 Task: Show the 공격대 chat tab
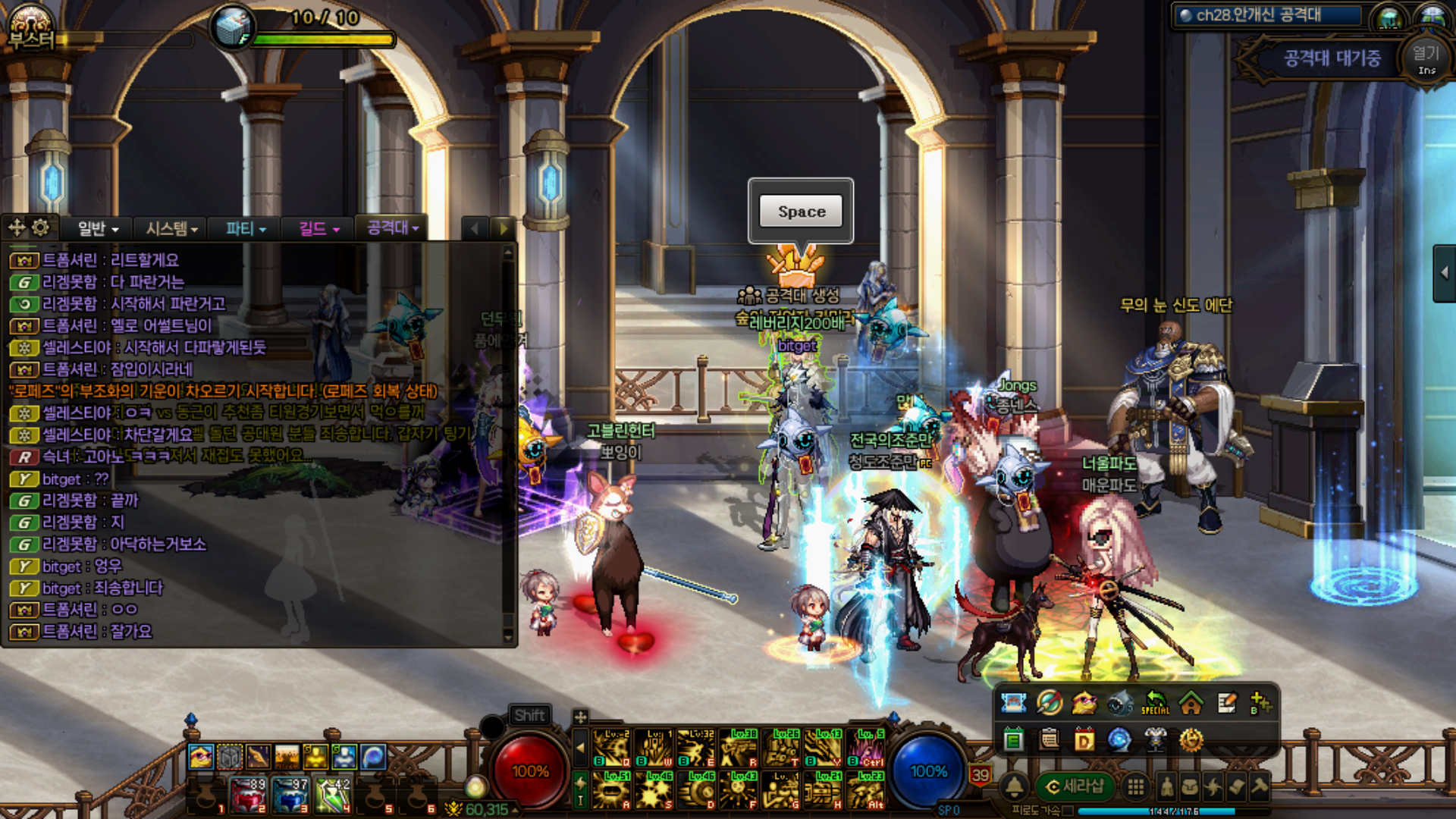coord(392,227)
